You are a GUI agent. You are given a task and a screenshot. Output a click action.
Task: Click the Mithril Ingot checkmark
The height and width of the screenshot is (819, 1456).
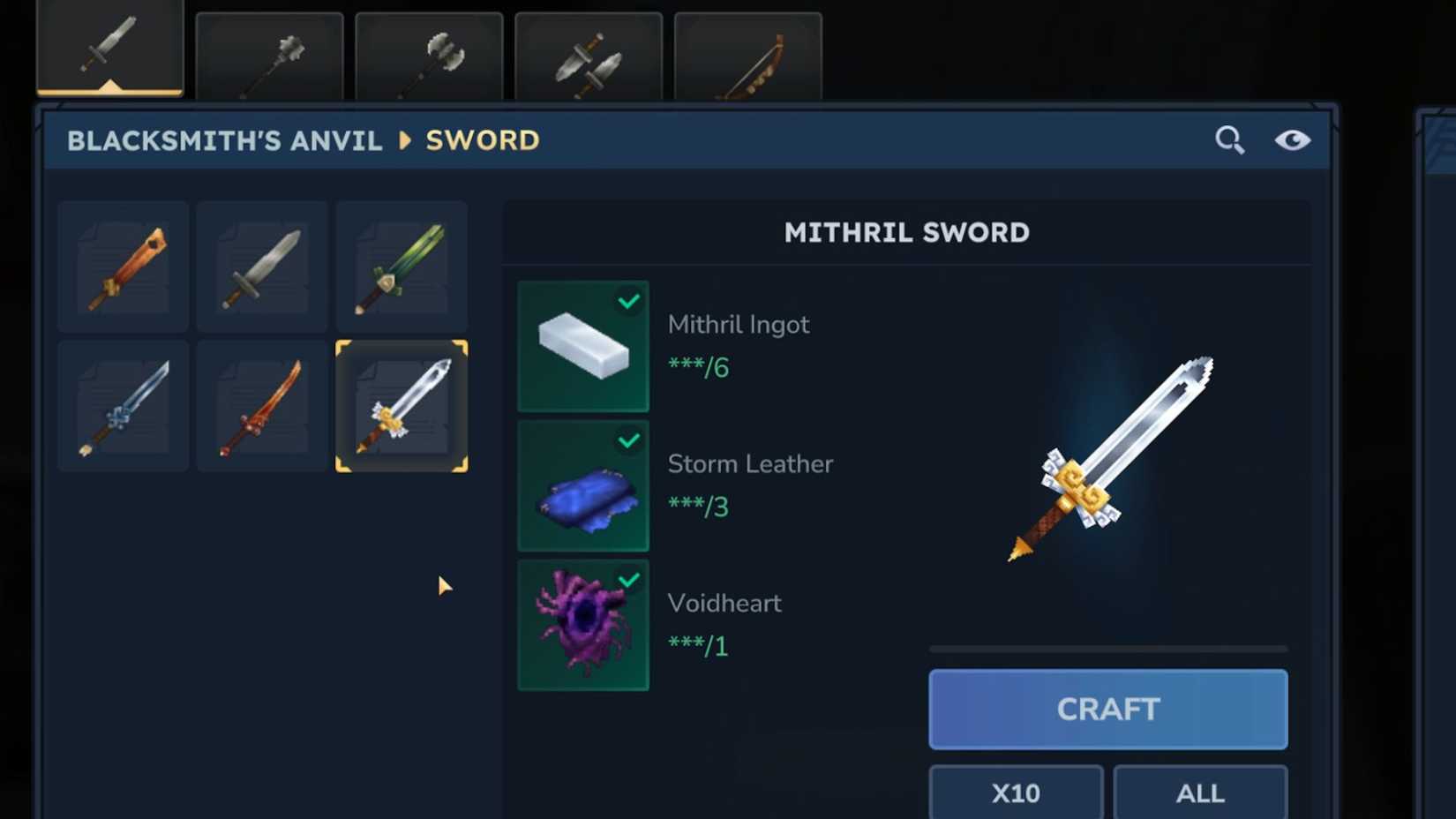point(627,301)
